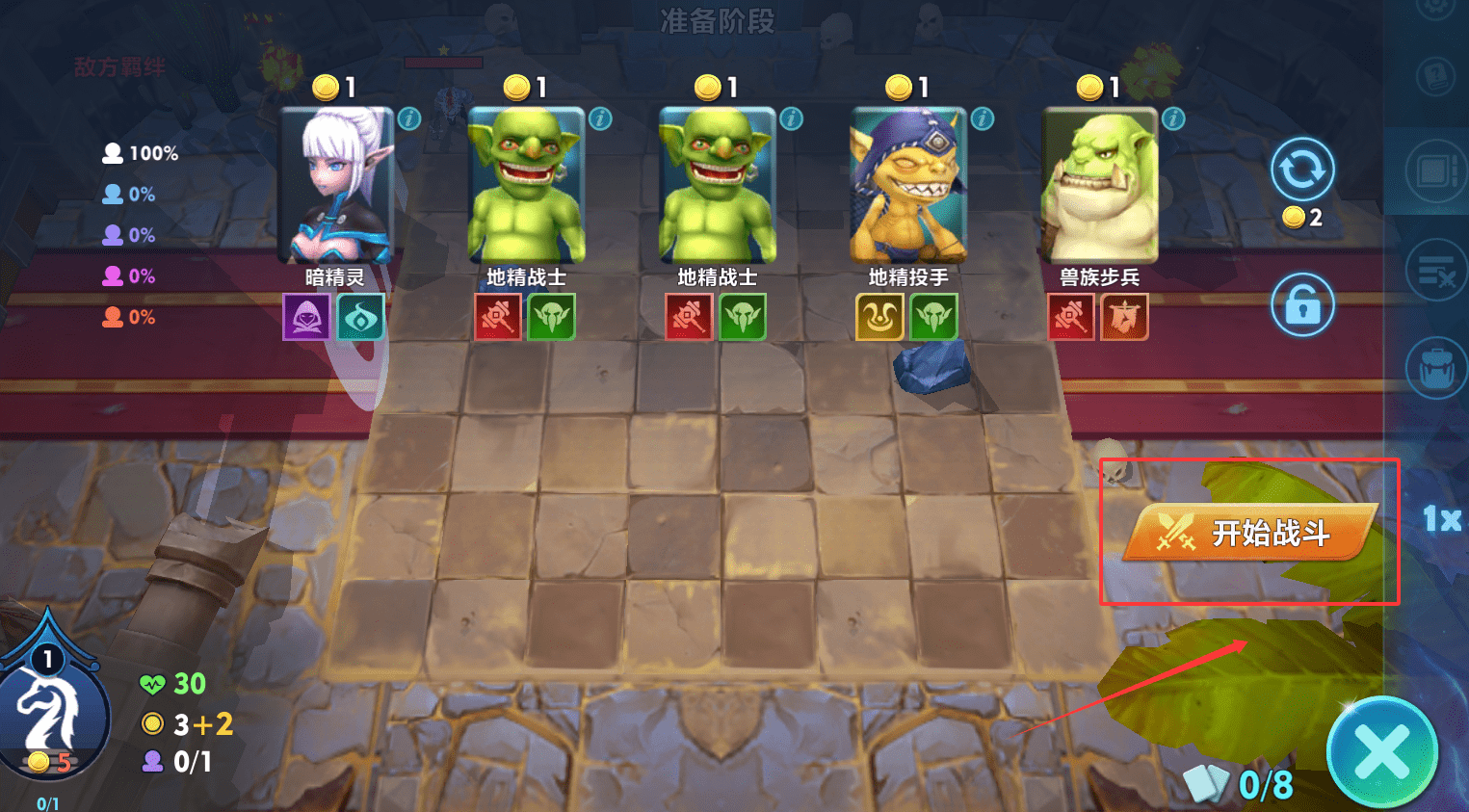Check the yellow trait icon under 地精投手
Image resolution: width=1469 pixels, height=812 pixels.
(879, 317)
